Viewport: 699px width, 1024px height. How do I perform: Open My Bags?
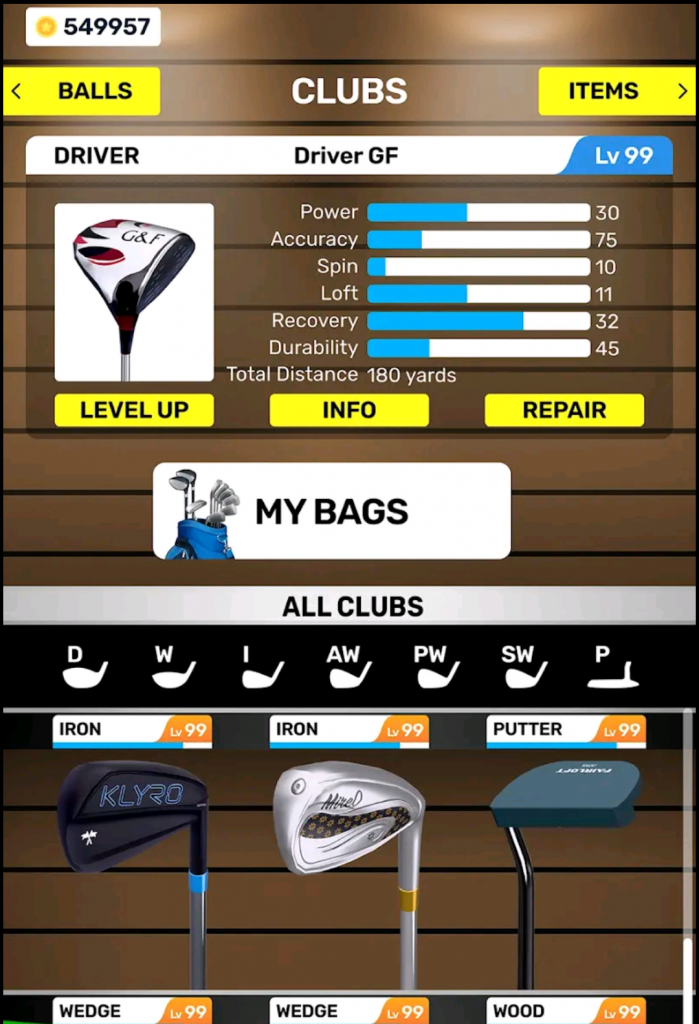pos(331,511)
